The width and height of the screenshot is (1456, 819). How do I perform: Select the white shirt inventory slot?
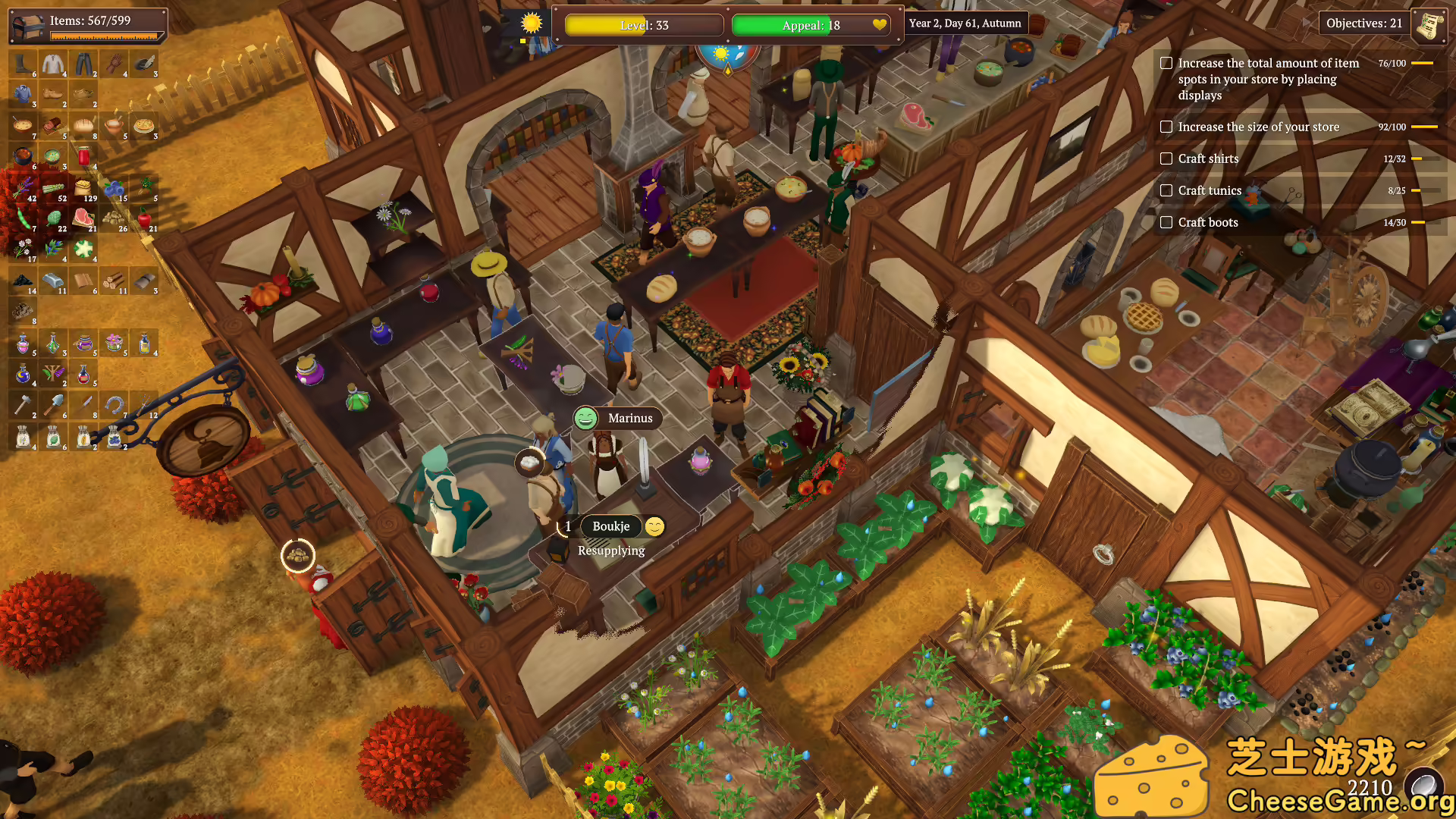click(53, 64)
